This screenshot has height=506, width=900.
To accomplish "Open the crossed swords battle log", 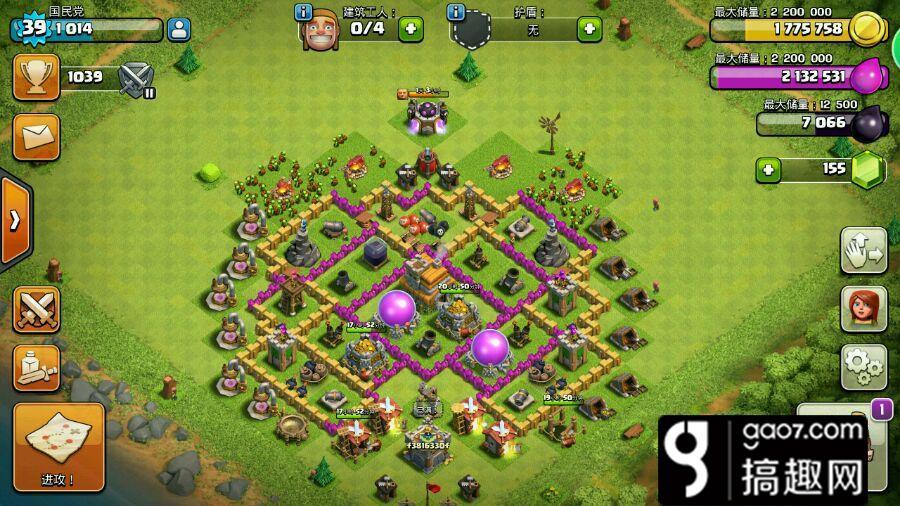I will (x=36, y=310).
